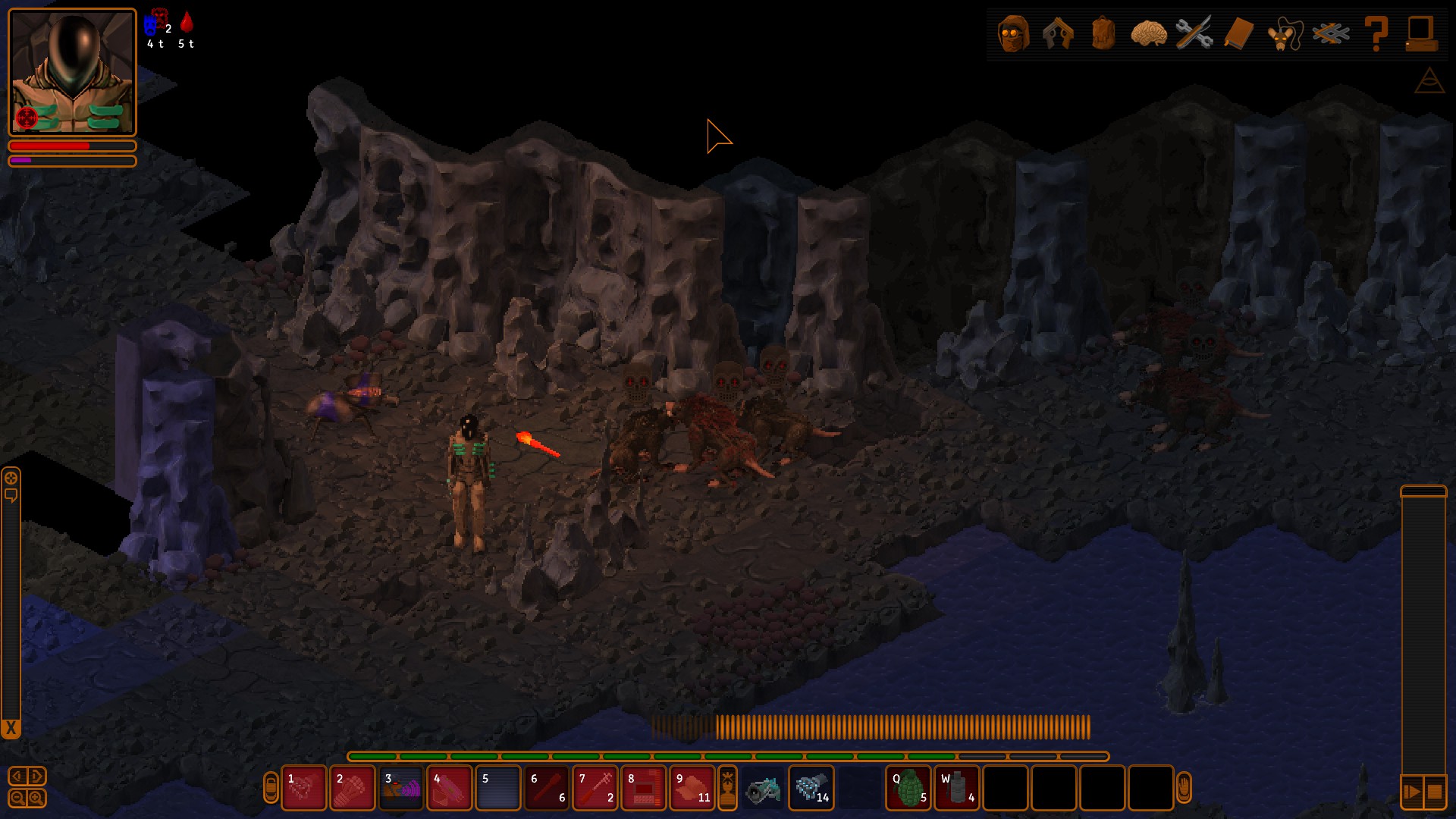1456x819 pixels.
Task: Select the grey grenade in slot W
Action: (x=957, y=788)
